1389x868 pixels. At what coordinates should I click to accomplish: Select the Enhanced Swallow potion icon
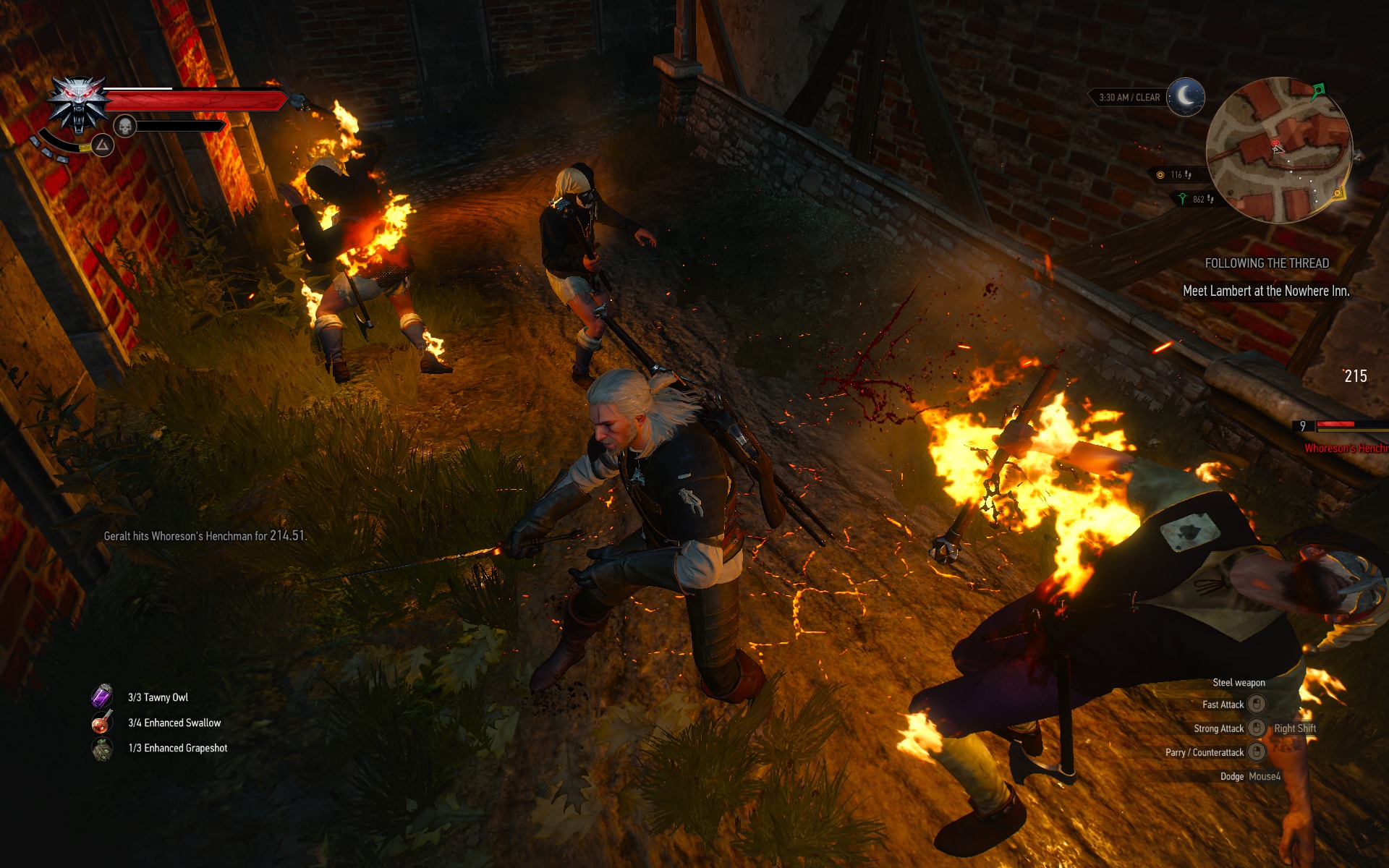tap(101, 722)
